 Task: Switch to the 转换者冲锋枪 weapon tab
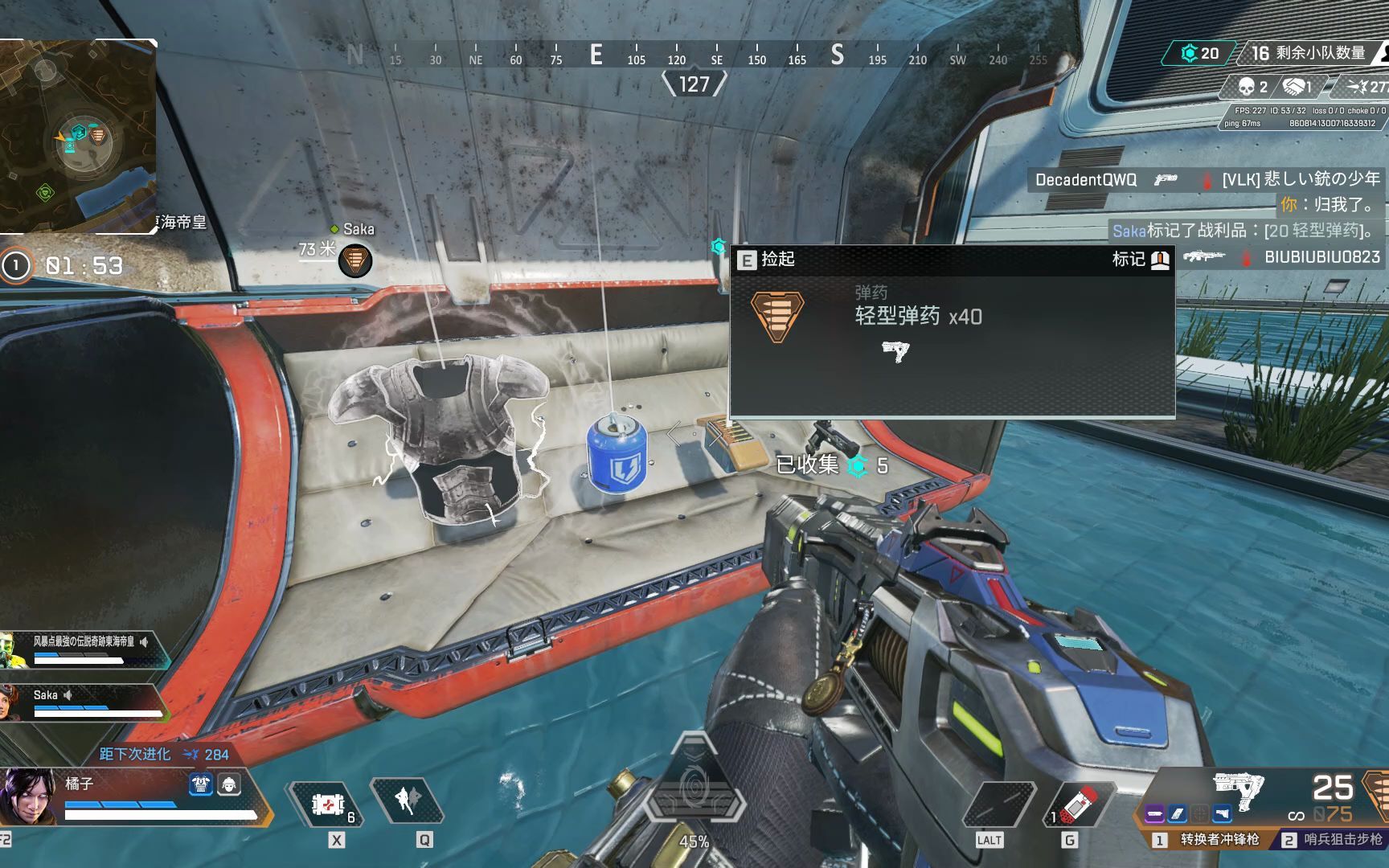pyautogui.click(x=1210, y=840)
